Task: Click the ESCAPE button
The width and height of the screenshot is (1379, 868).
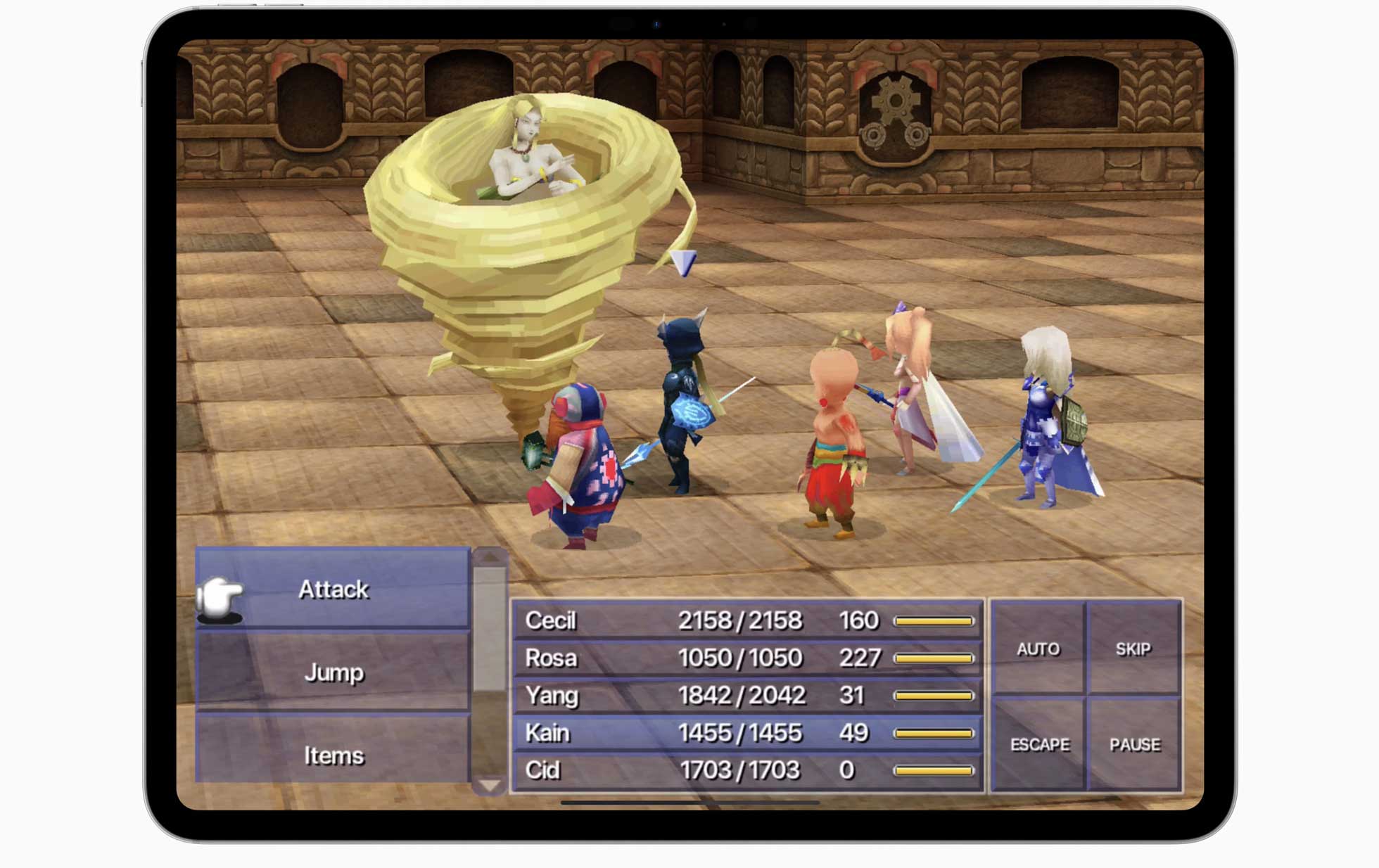Action: (x=1039, y=744)
